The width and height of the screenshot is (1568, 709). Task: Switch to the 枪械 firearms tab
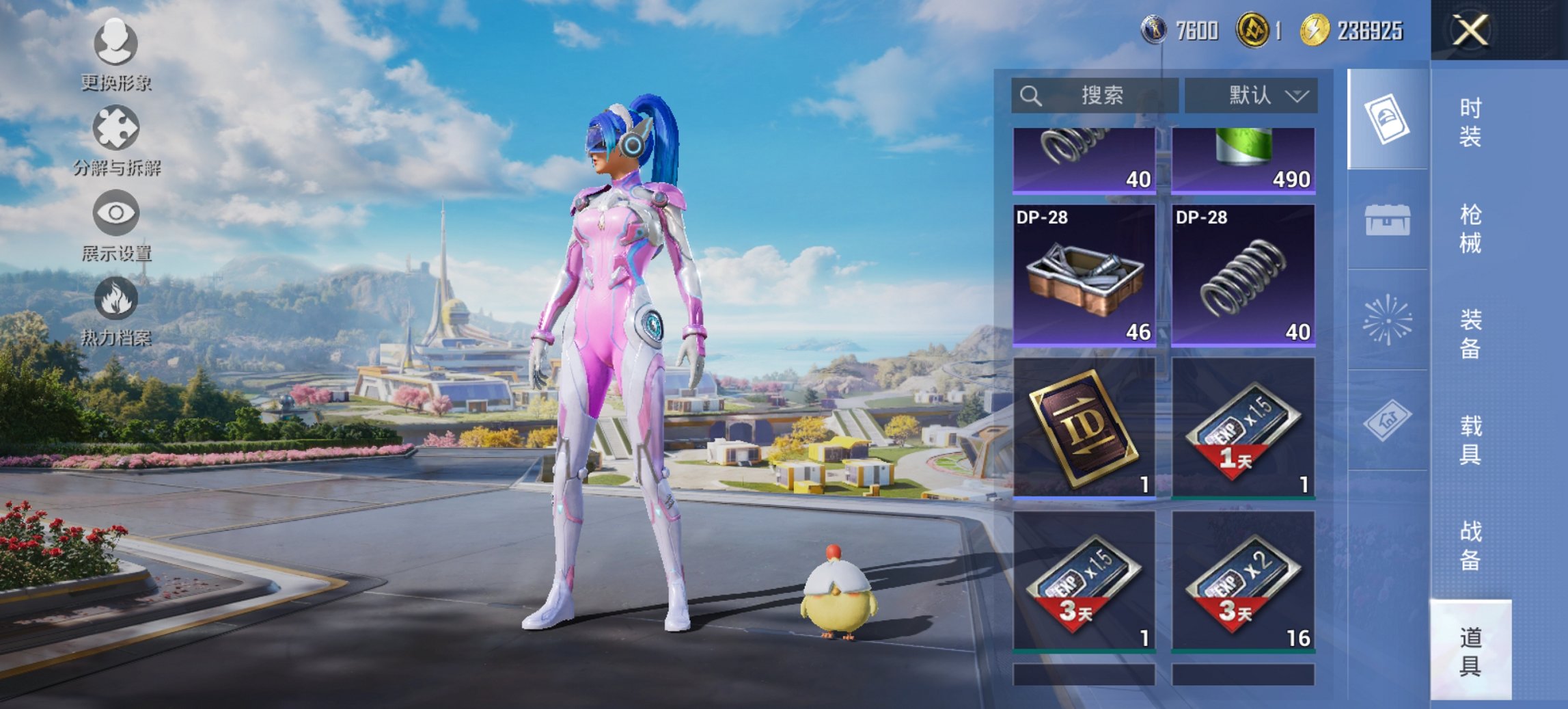point(1470,228)
